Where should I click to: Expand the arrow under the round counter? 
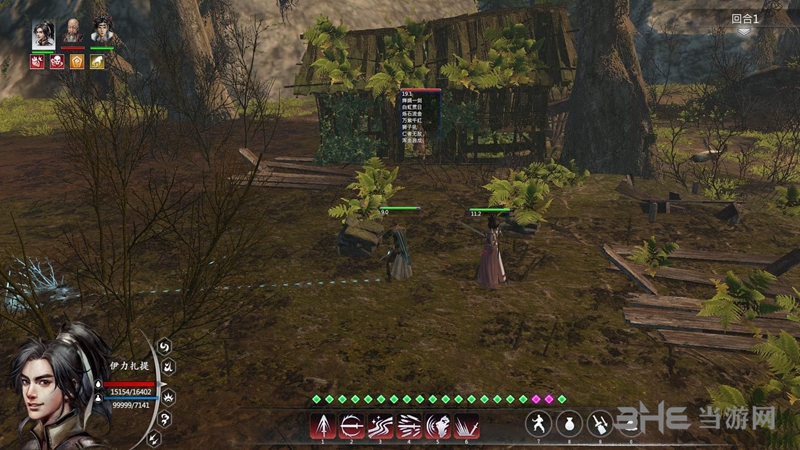point(744,32)
